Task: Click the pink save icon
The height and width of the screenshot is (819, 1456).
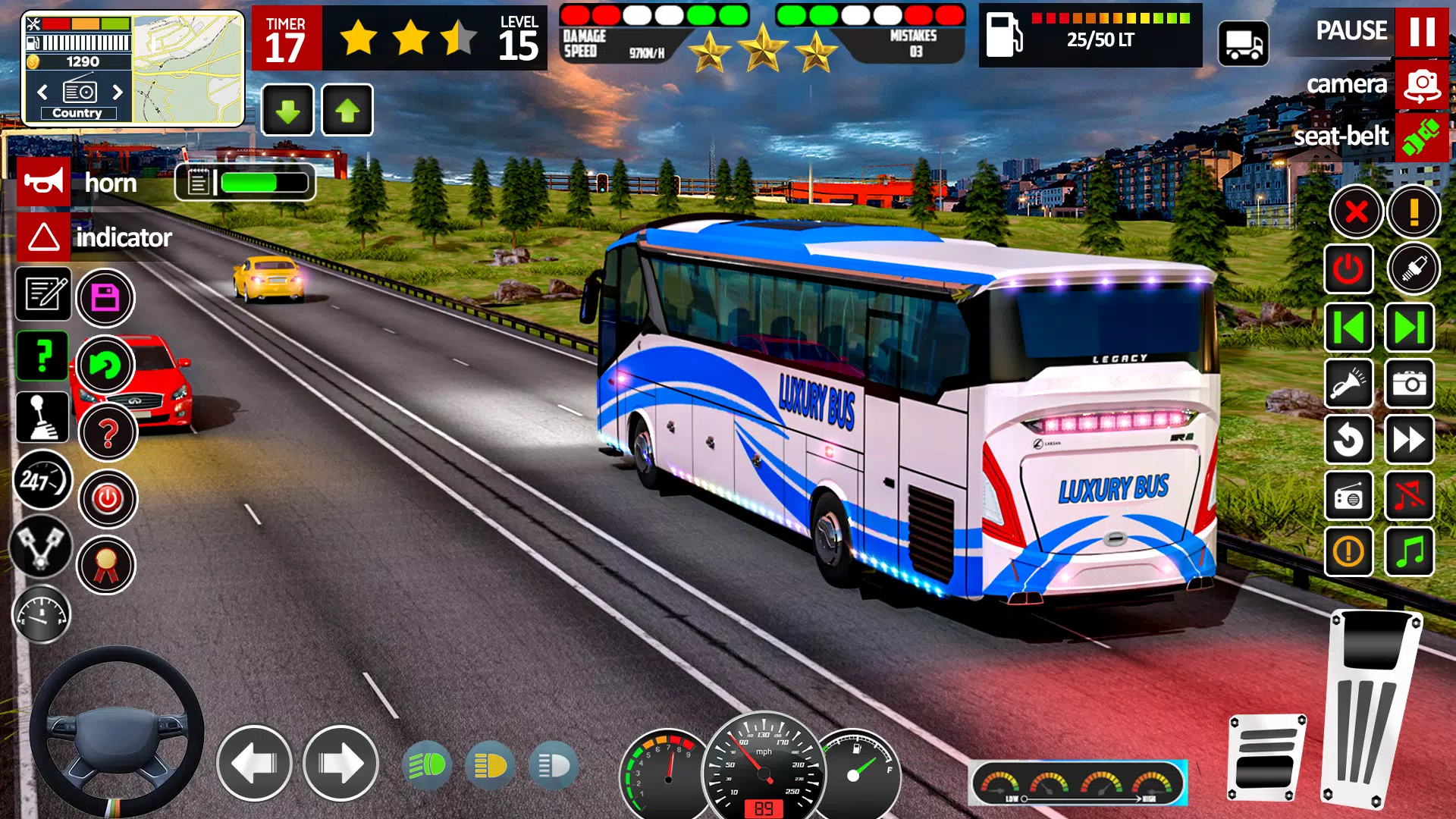Action: click(x=106, y=298)
